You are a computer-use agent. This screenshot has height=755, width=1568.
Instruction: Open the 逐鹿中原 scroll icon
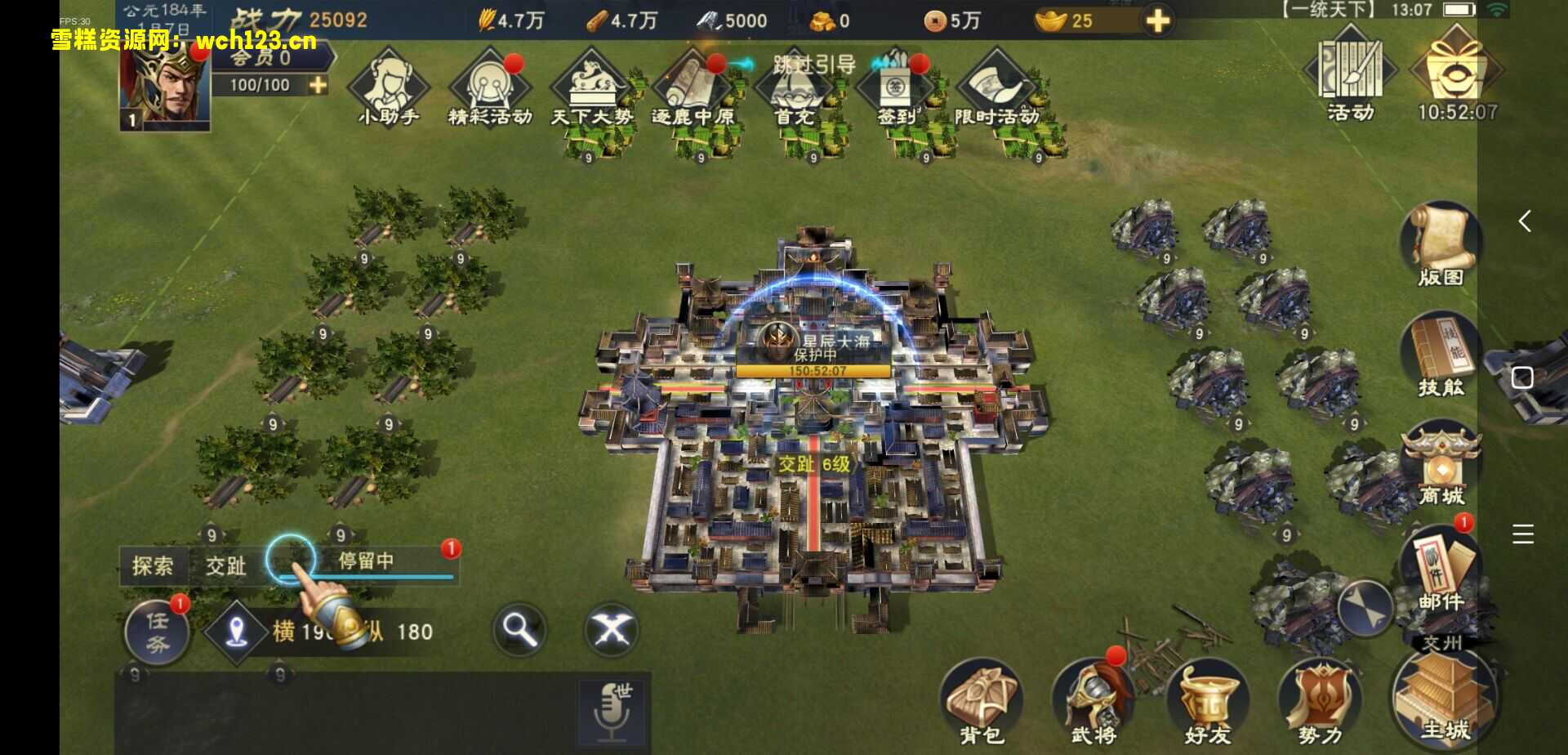pyautogui.click(x=693, y=87)
